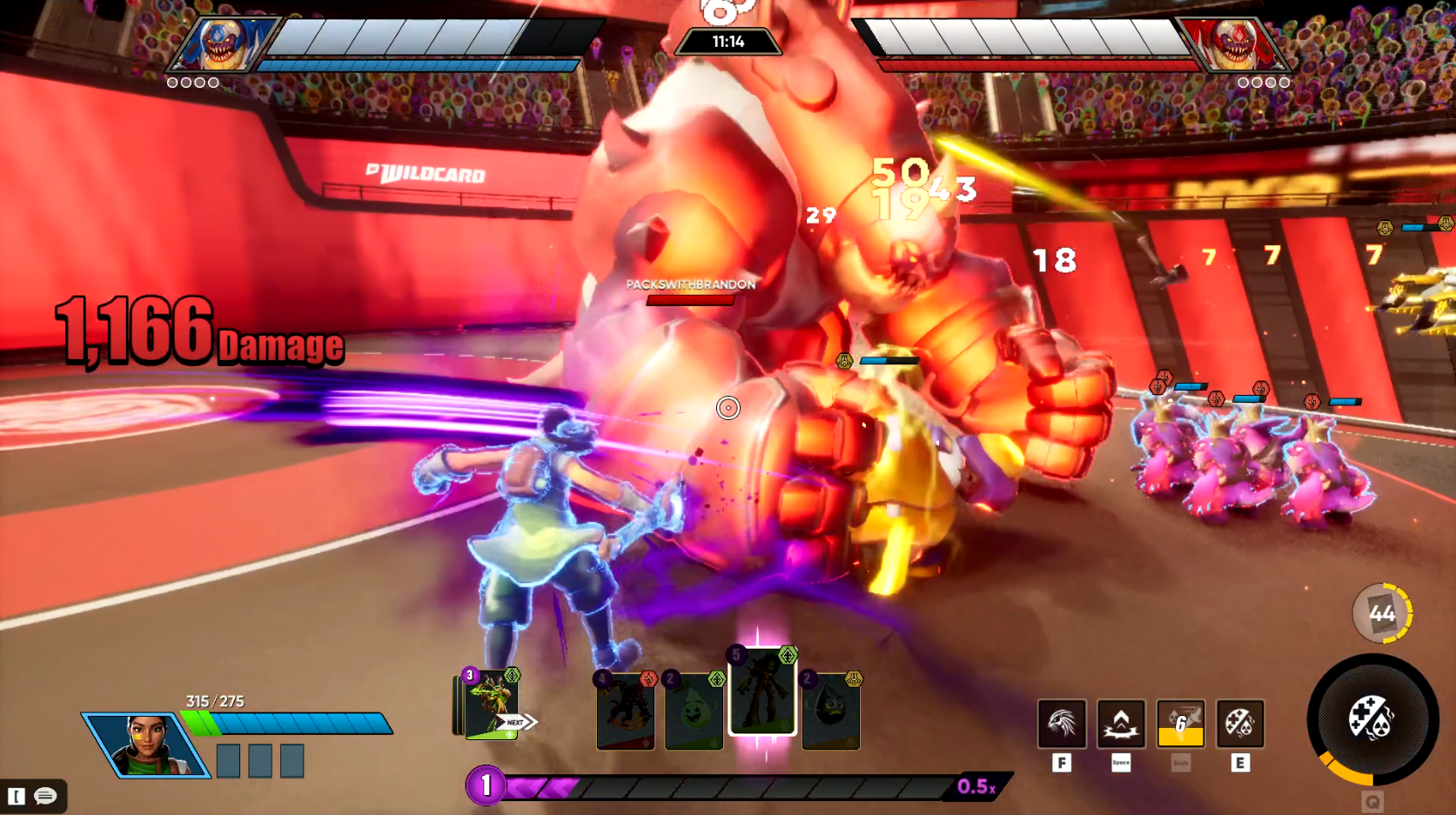Open the deck counter showing 44

[1381, 613]
